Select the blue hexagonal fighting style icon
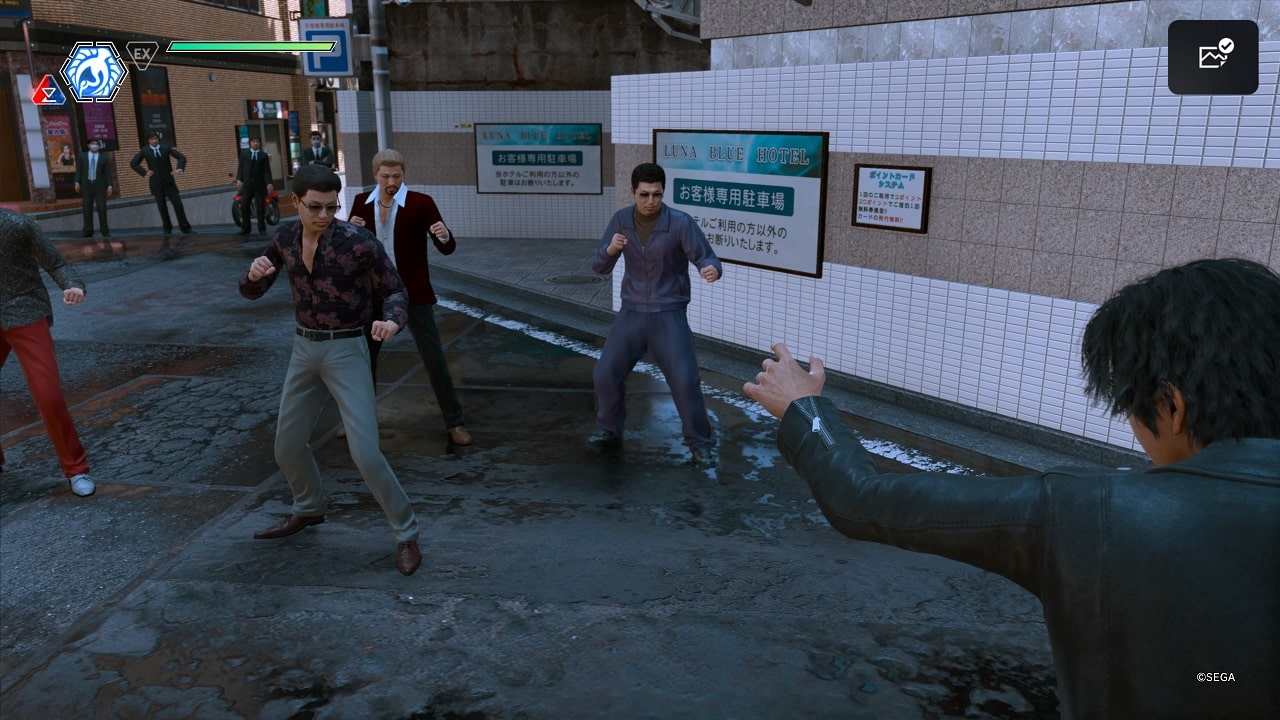Screen dimensions: 1280x720 tap(93, 71)
